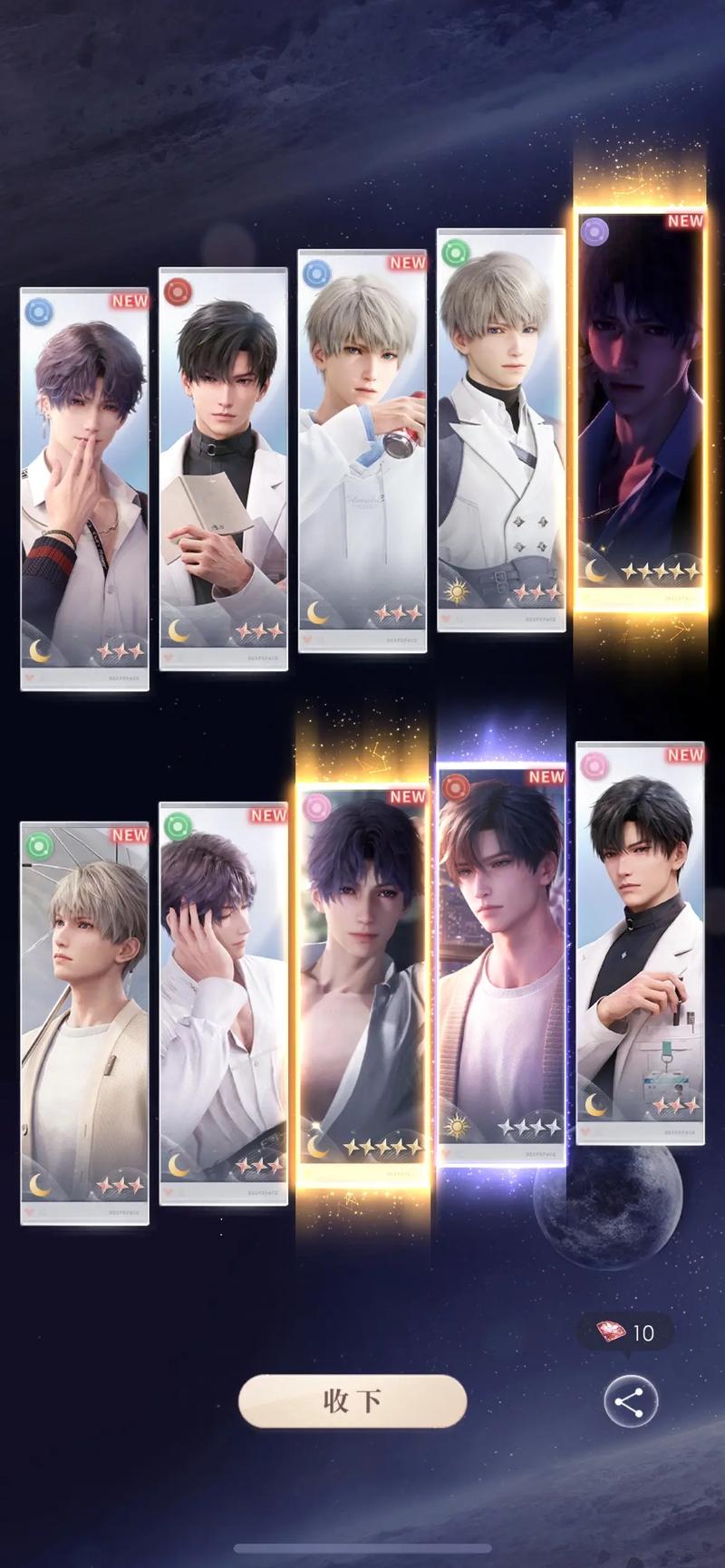Image resolution: width=725 pixels, height=1568 pixels.
Task: Choose the card of the man holding a book
Action: tap(223, 468)
